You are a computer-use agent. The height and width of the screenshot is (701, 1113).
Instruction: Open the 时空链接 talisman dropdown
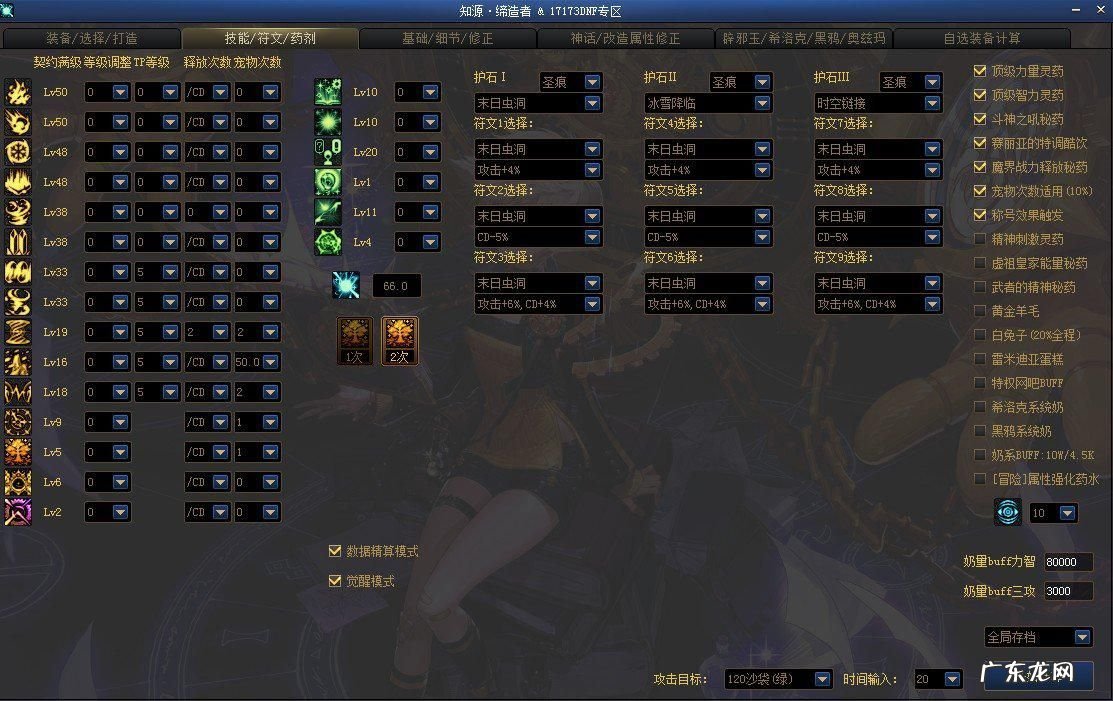click(x=932, y=103)
